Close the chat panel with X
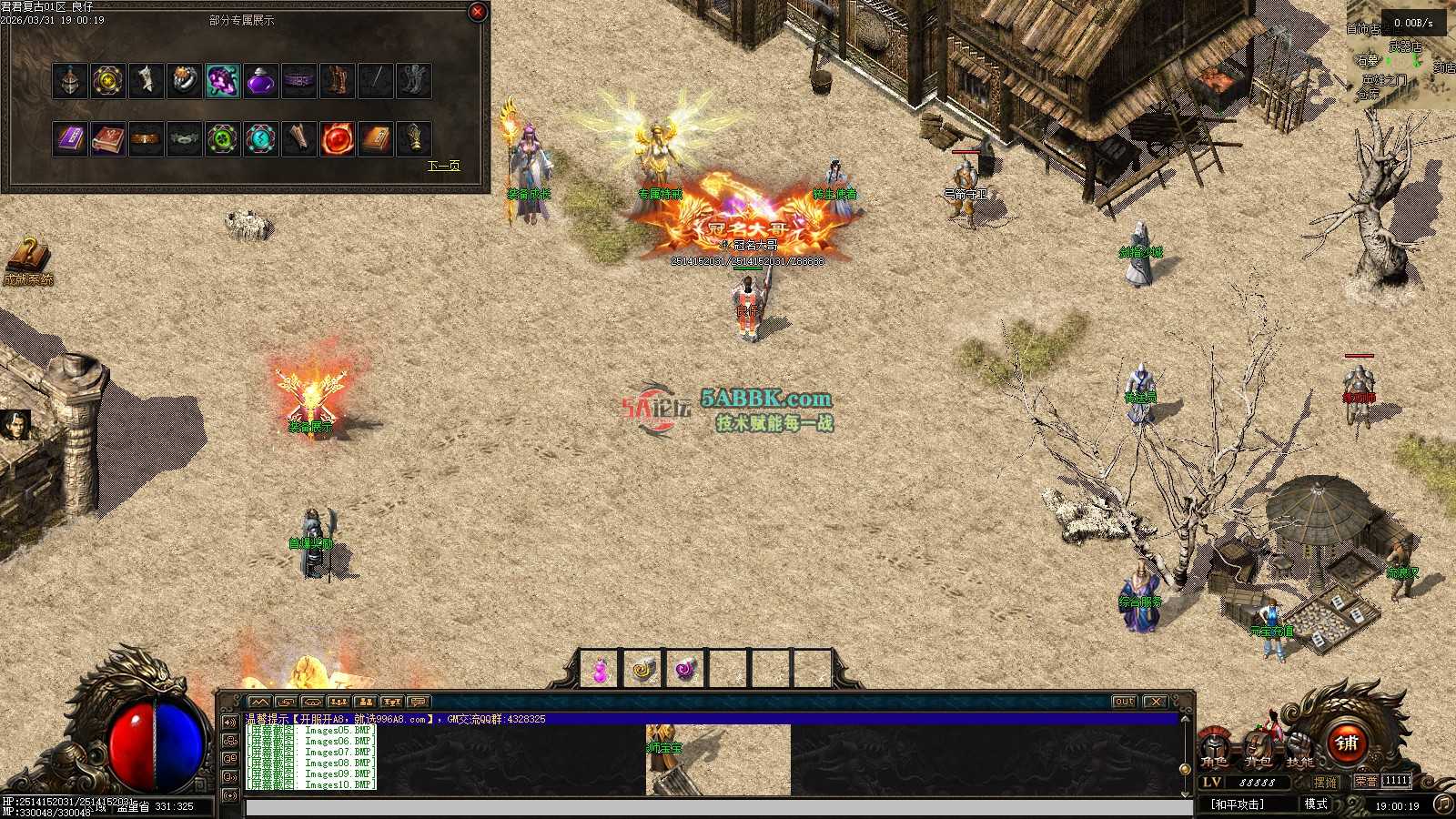The image size is (1456, 819). click(1155, 702)
